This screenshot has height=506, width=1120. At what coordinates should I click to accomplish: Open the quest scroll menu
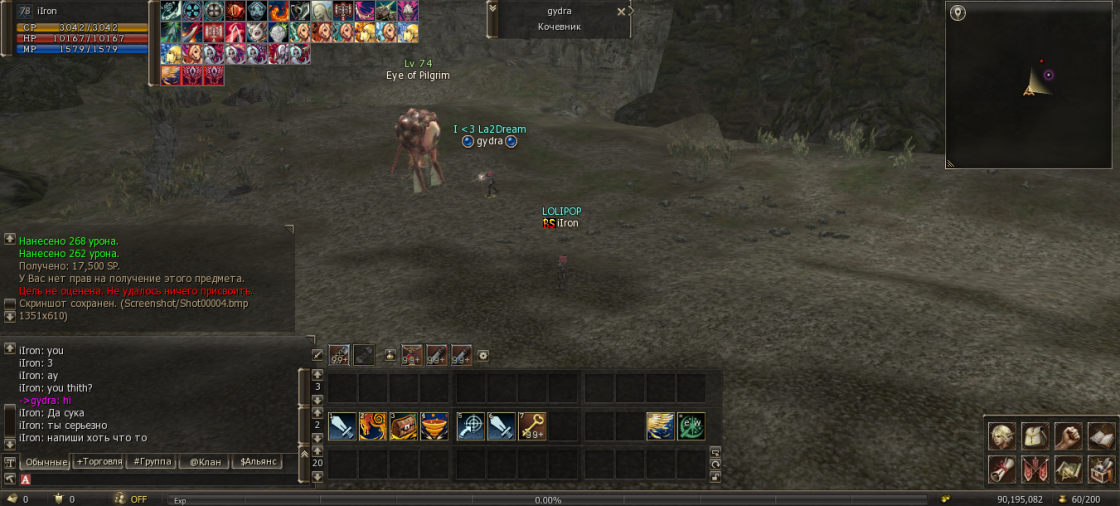click(1000, 468)
